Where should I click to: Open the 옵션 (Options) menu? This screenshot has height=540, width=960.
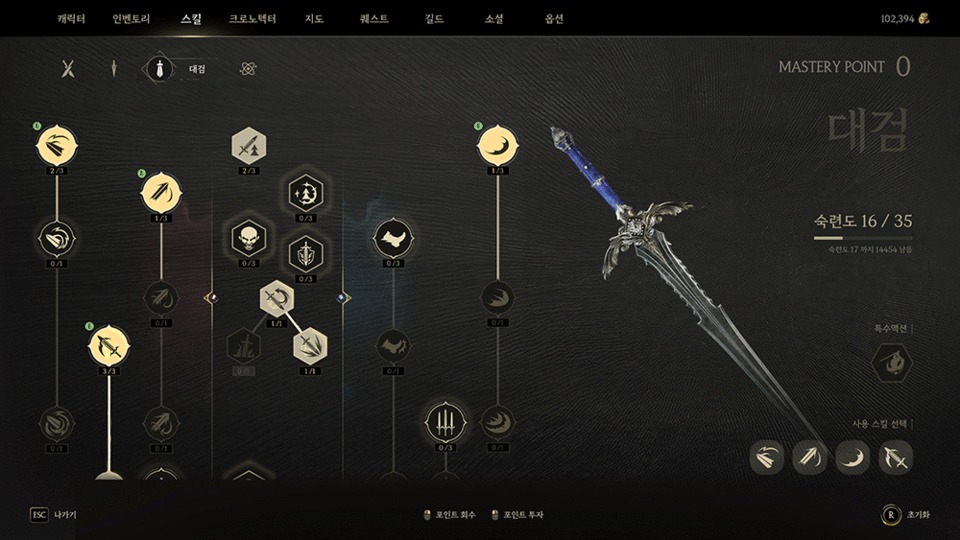[554, 18]
